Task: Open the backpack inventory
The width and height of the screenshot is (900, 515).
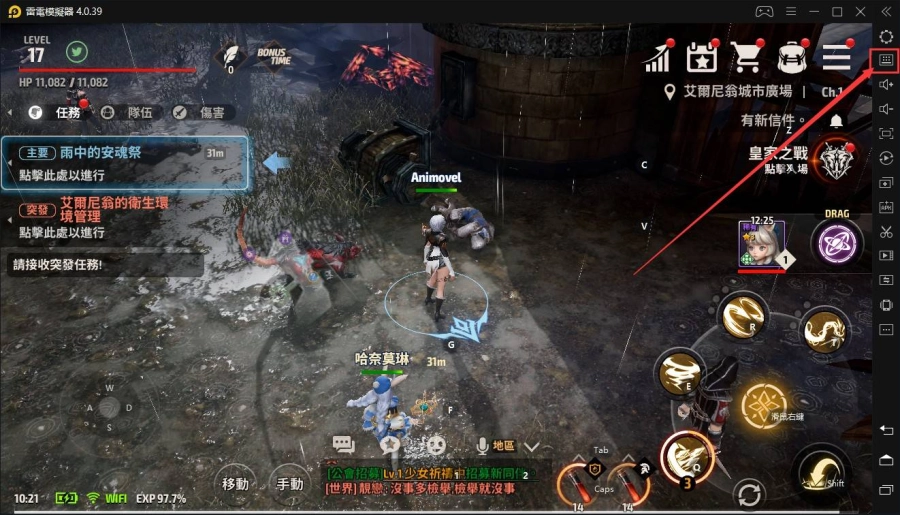Action: coord(792,58)
